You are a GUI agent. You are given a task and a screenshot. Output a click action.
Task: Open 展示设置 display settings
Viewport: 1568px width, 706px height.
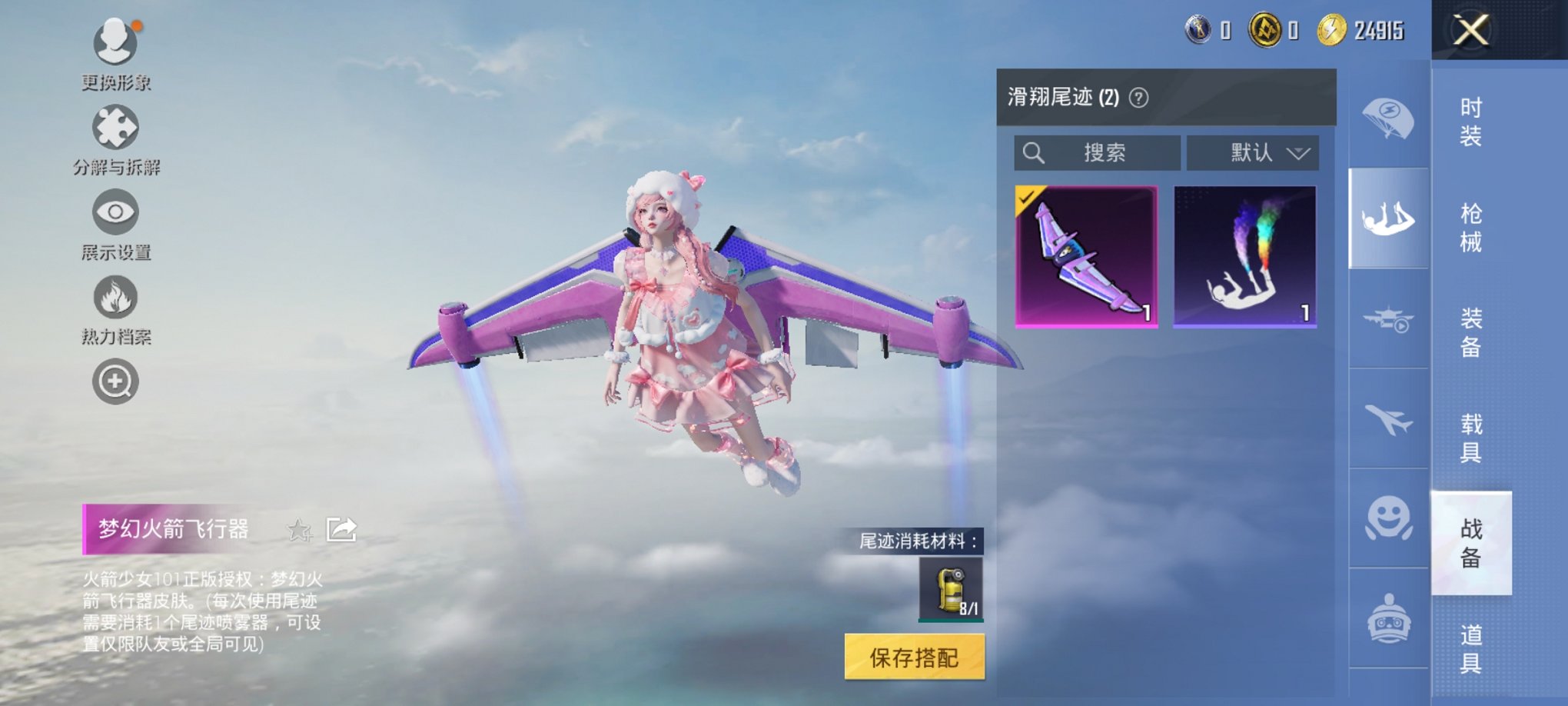pos(115,212)
